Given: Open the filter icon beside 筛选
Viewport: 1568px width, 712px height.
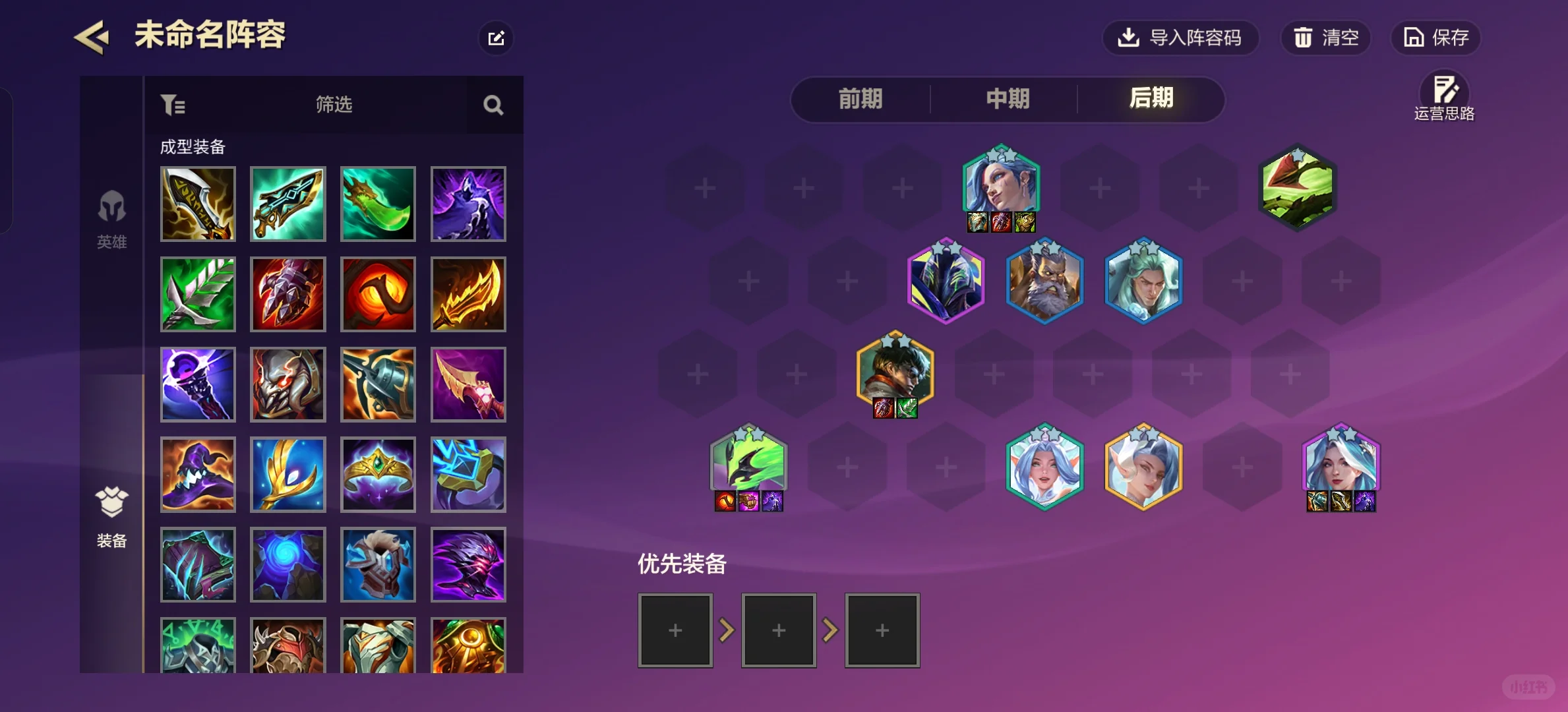Looking at the screenshot, I should [x=173, y=105].
